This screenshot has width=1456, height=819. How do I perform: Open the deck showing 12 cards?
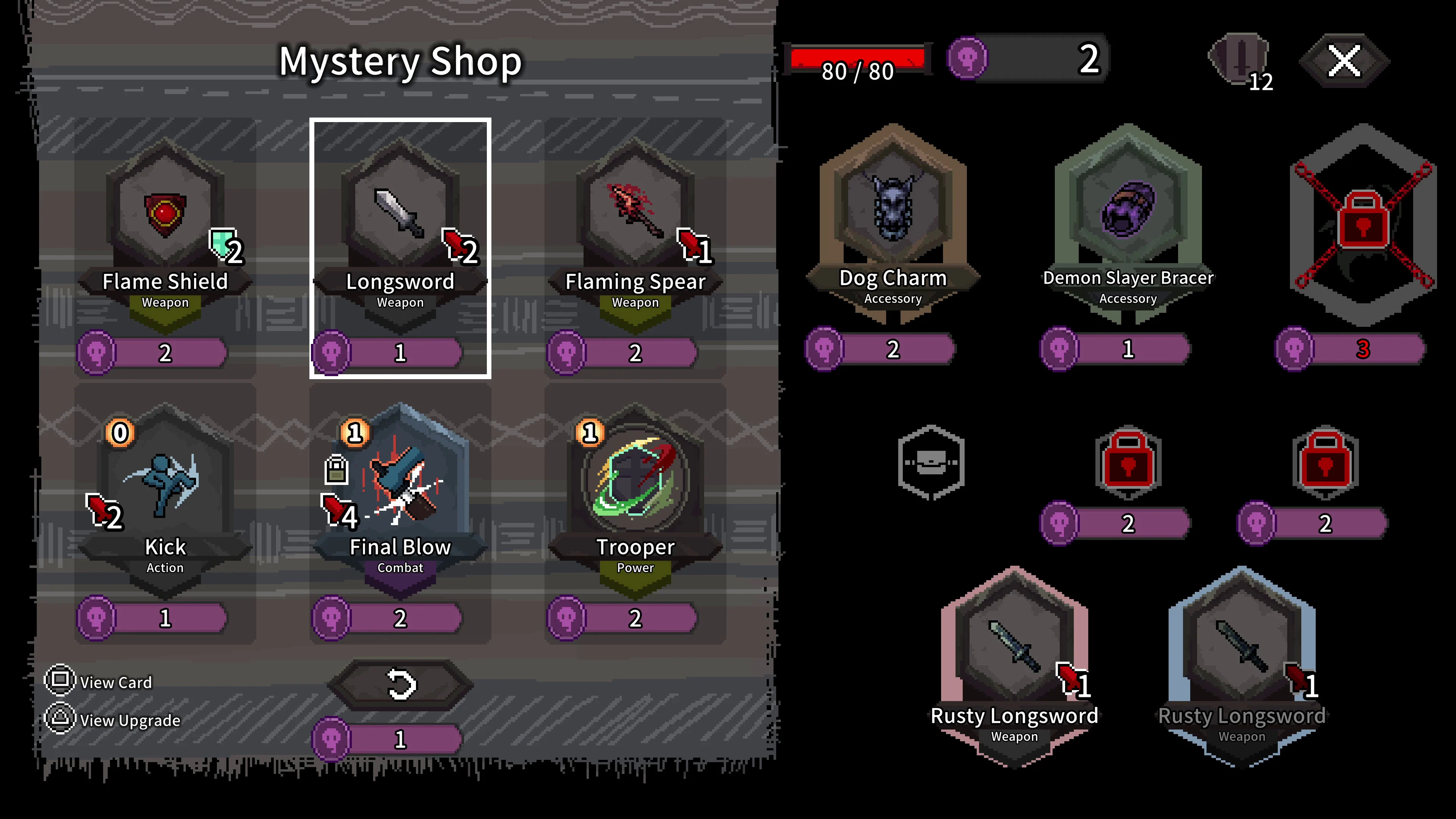pyautogui.click(x=1238, y=60)
